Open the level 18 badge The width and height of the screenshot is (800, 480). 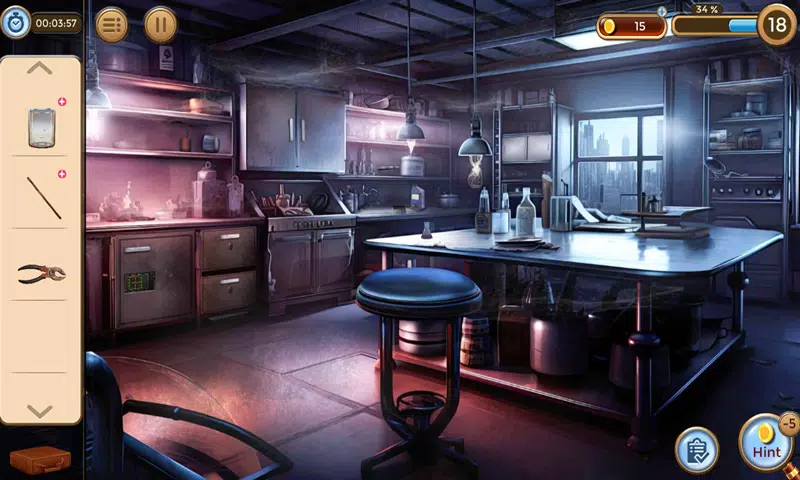[x=776, y=24]
